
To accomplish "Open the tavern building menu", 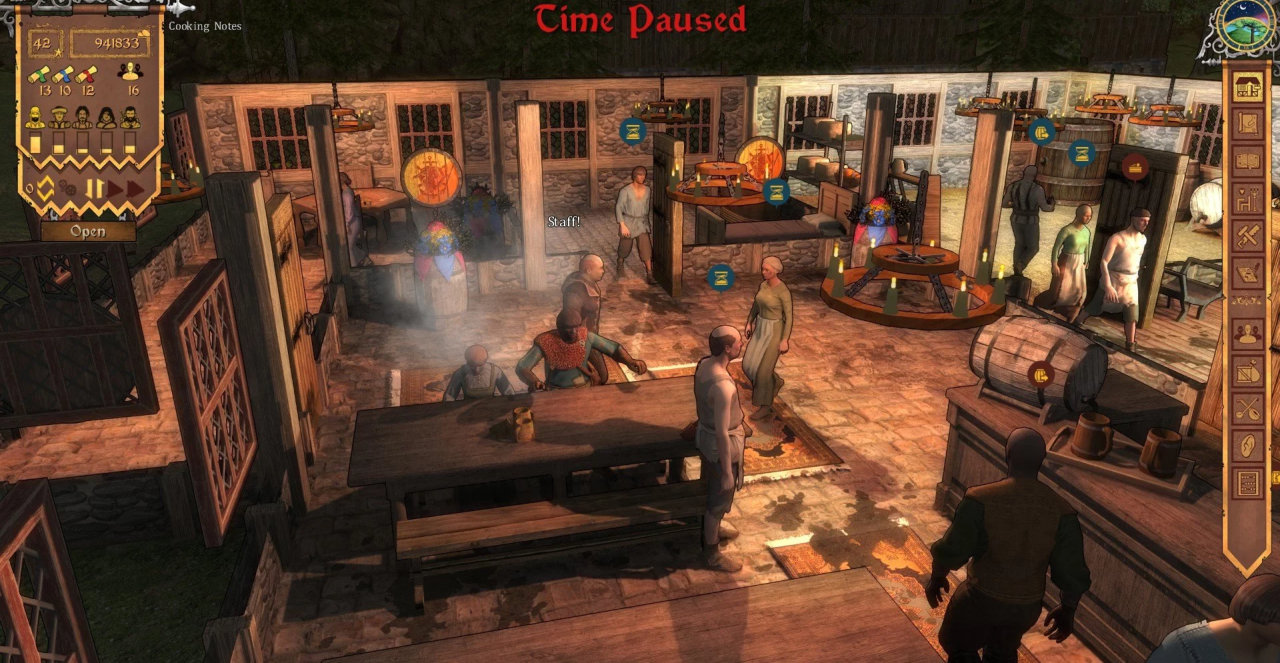I will (1247, 87).
